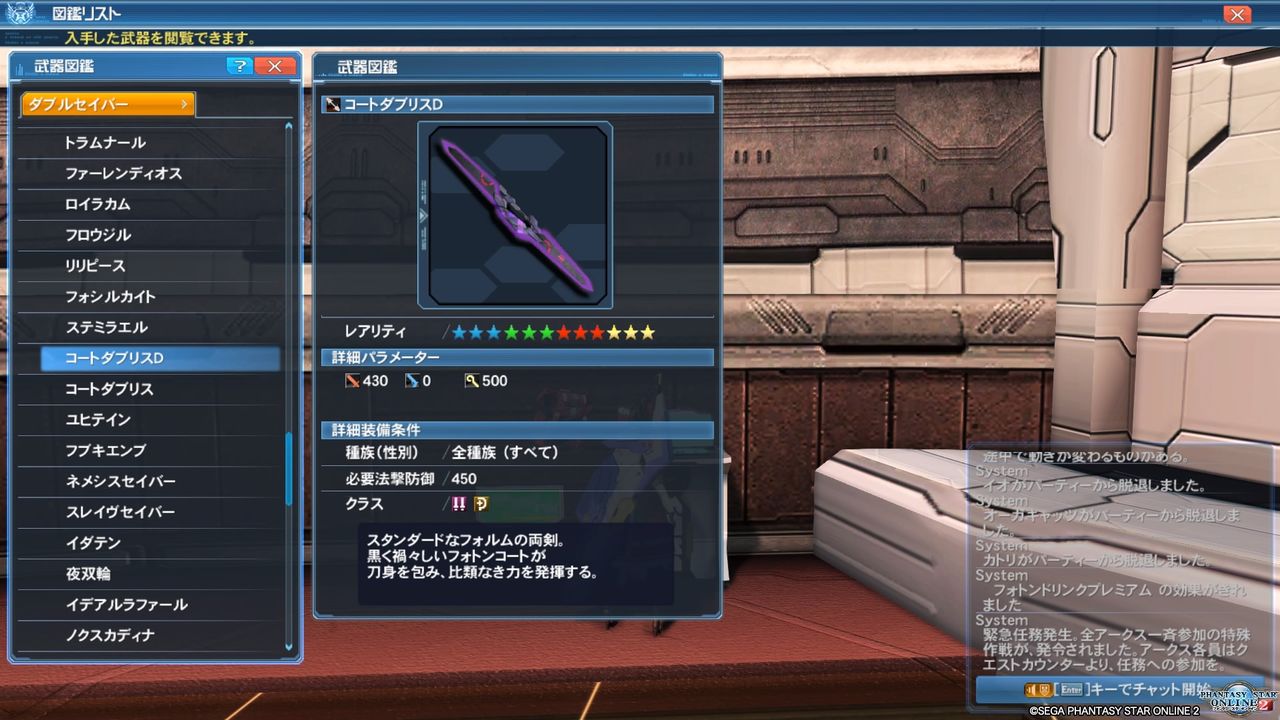The width and height of the screenshot is (1280, 720).
Task: Select トラムナール from the weapon list
Action: (x=105, y=143)
